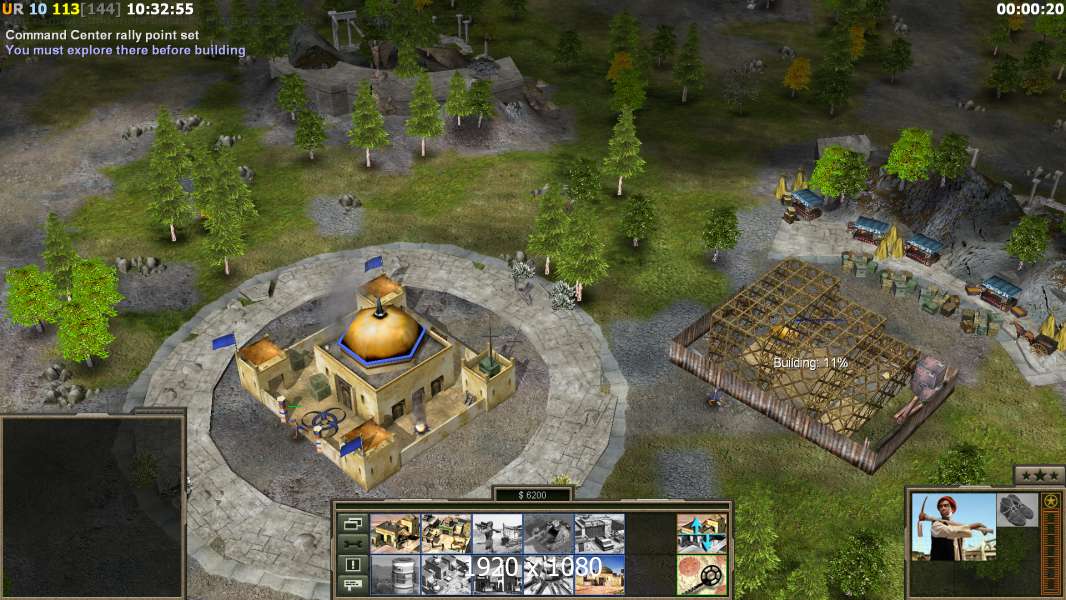Screen dimensions: 1066x600
Task: Click the blue up-down arrows icon
Action: pos(702,533)
